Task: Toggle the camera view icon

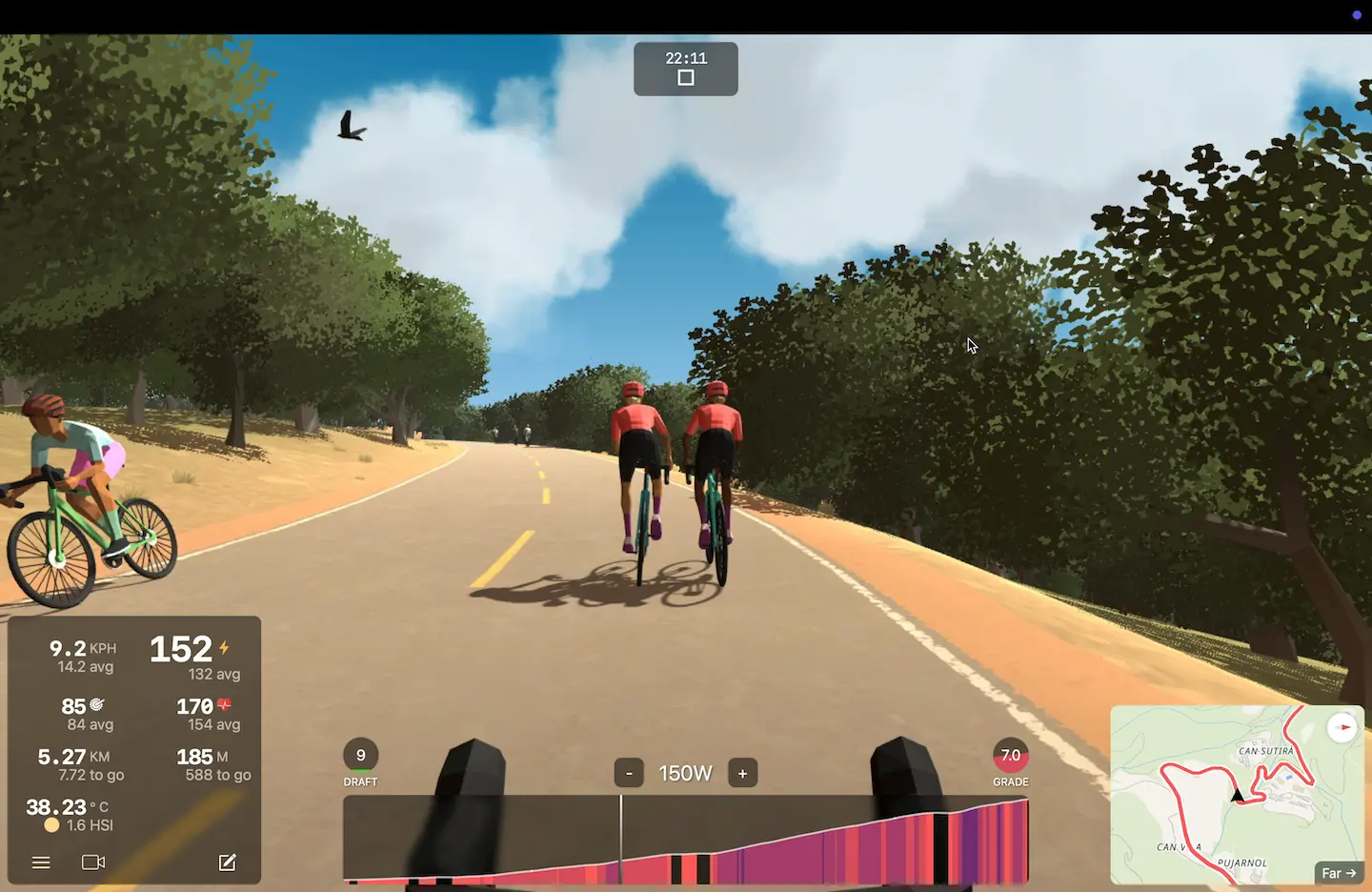Action: [93, 862]
